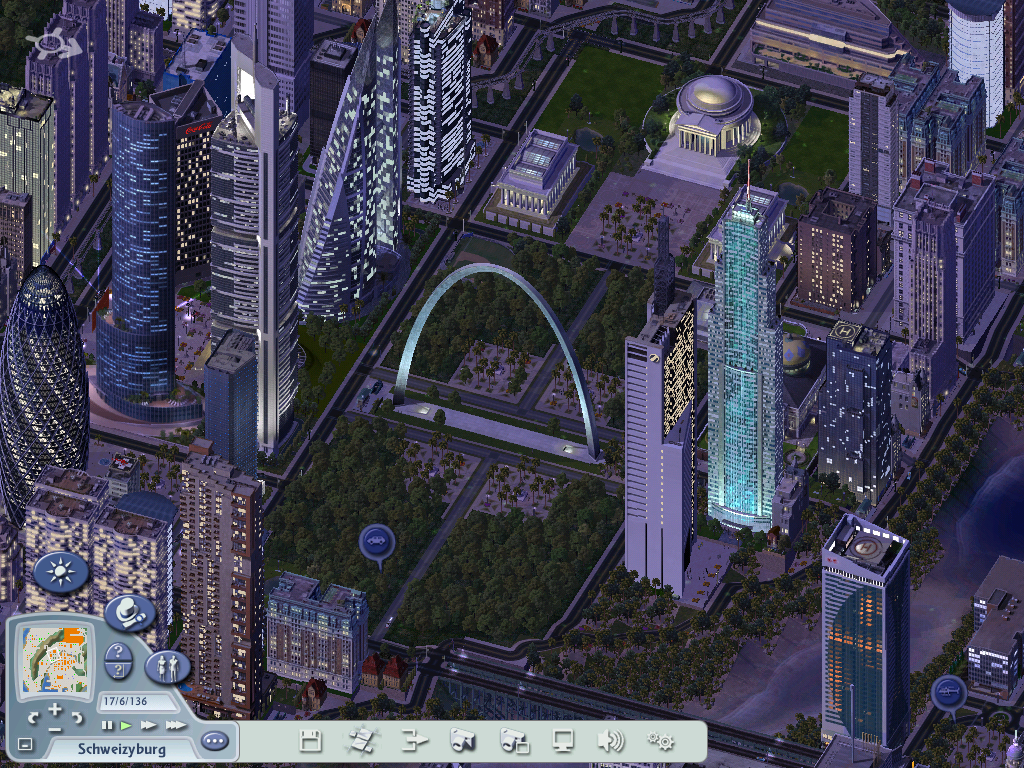Viewport: 1024px width, 768px height.
Task: Pause the simulation
Action: 107,725
